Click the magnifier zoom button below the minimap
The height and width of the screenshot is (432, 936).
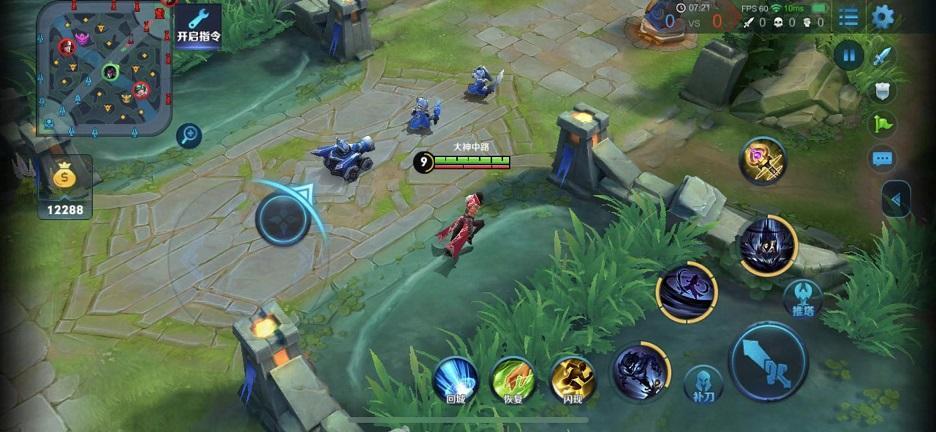point(188,136)
